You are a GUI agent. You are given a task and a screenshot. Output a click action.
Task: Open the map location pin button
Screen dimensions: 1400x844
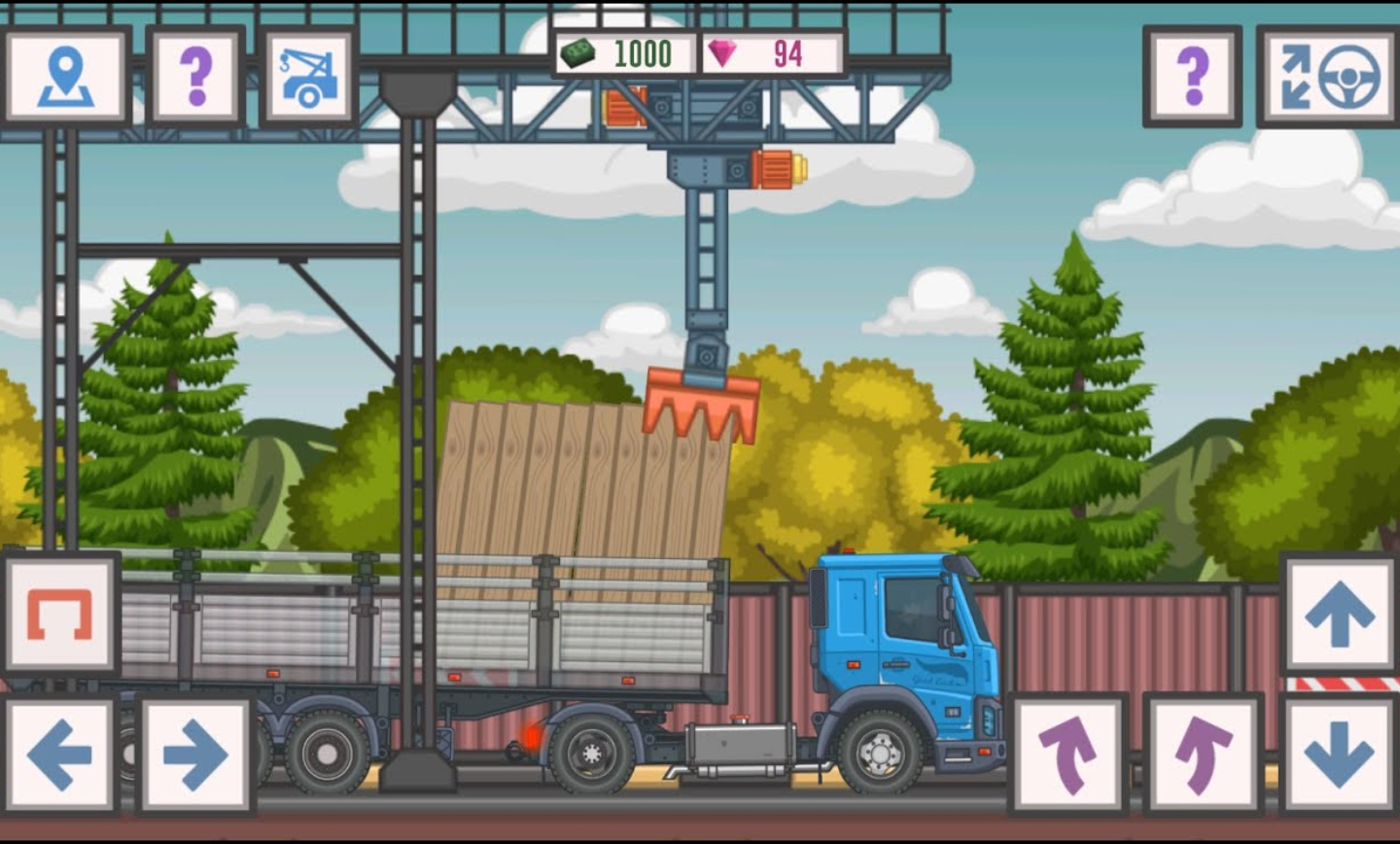pos(66,76)
